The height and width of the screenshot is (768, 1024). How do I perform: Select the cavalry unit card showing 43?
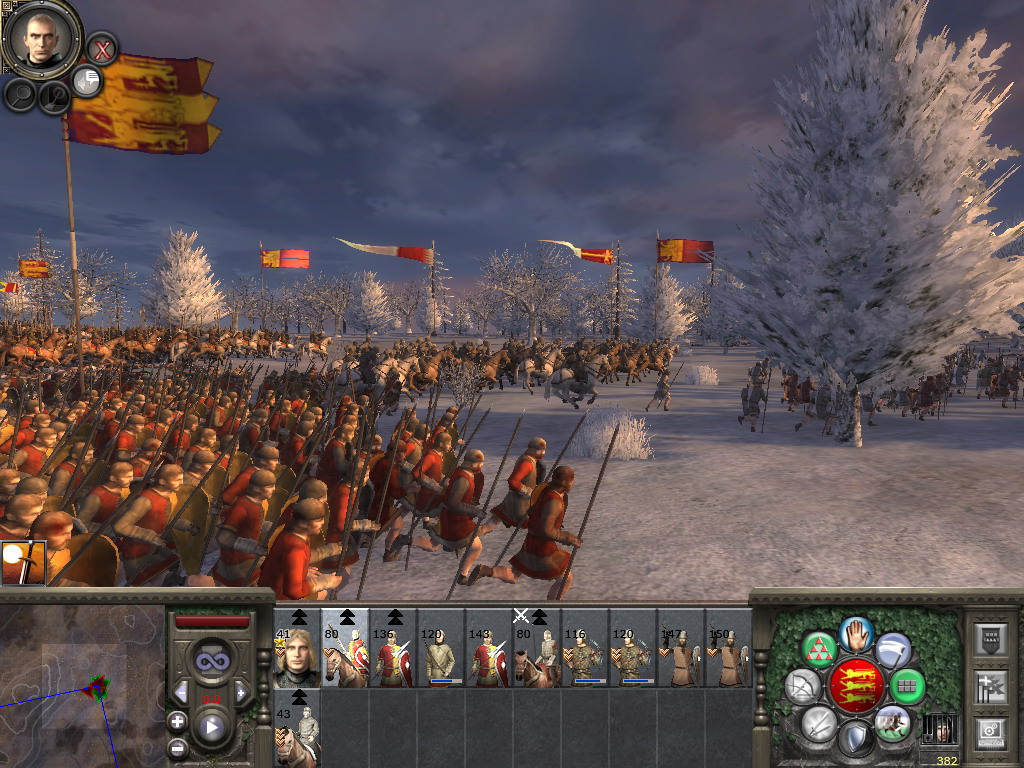coord(297,727)
